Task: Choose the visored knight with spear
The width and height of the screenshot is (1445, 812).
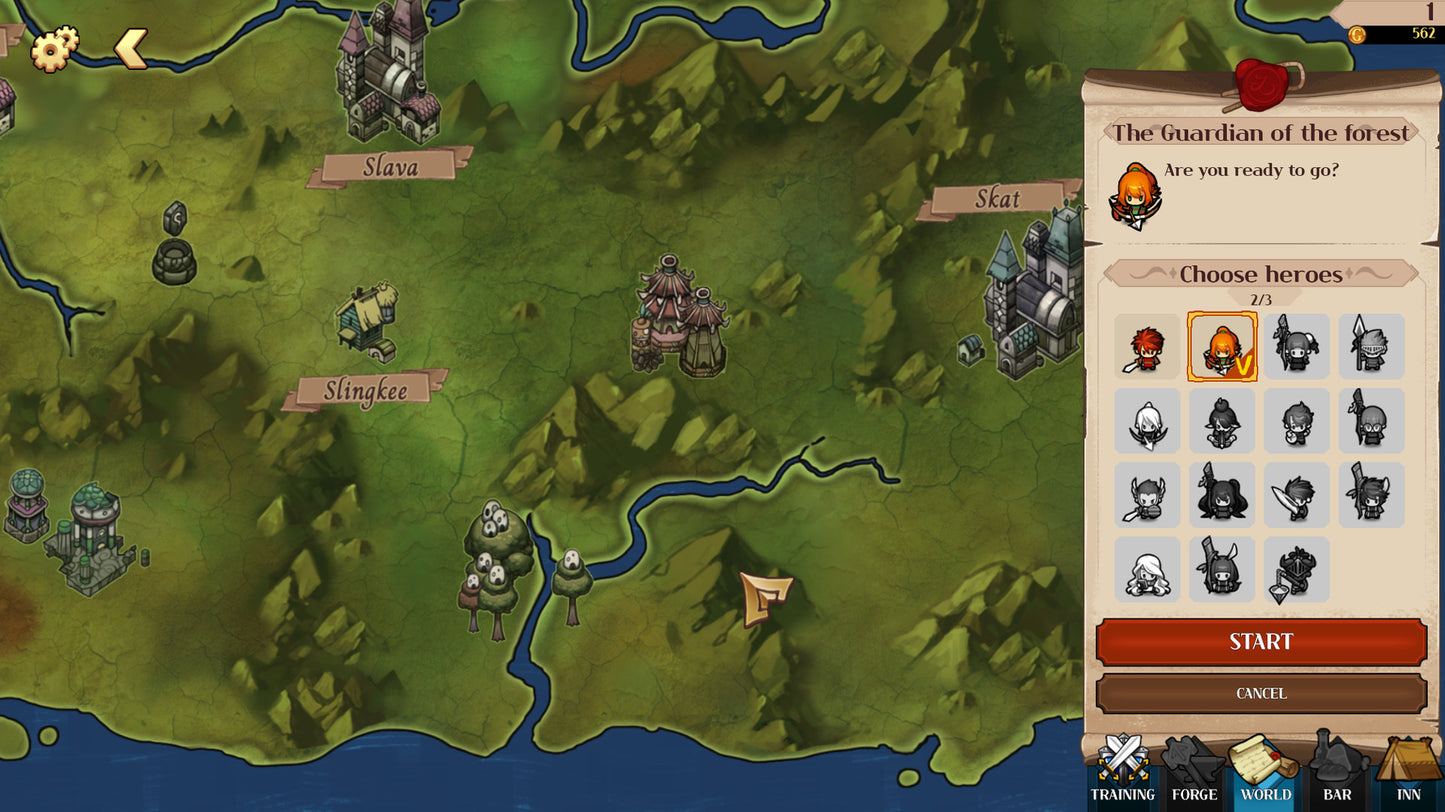Action: 1371,347
